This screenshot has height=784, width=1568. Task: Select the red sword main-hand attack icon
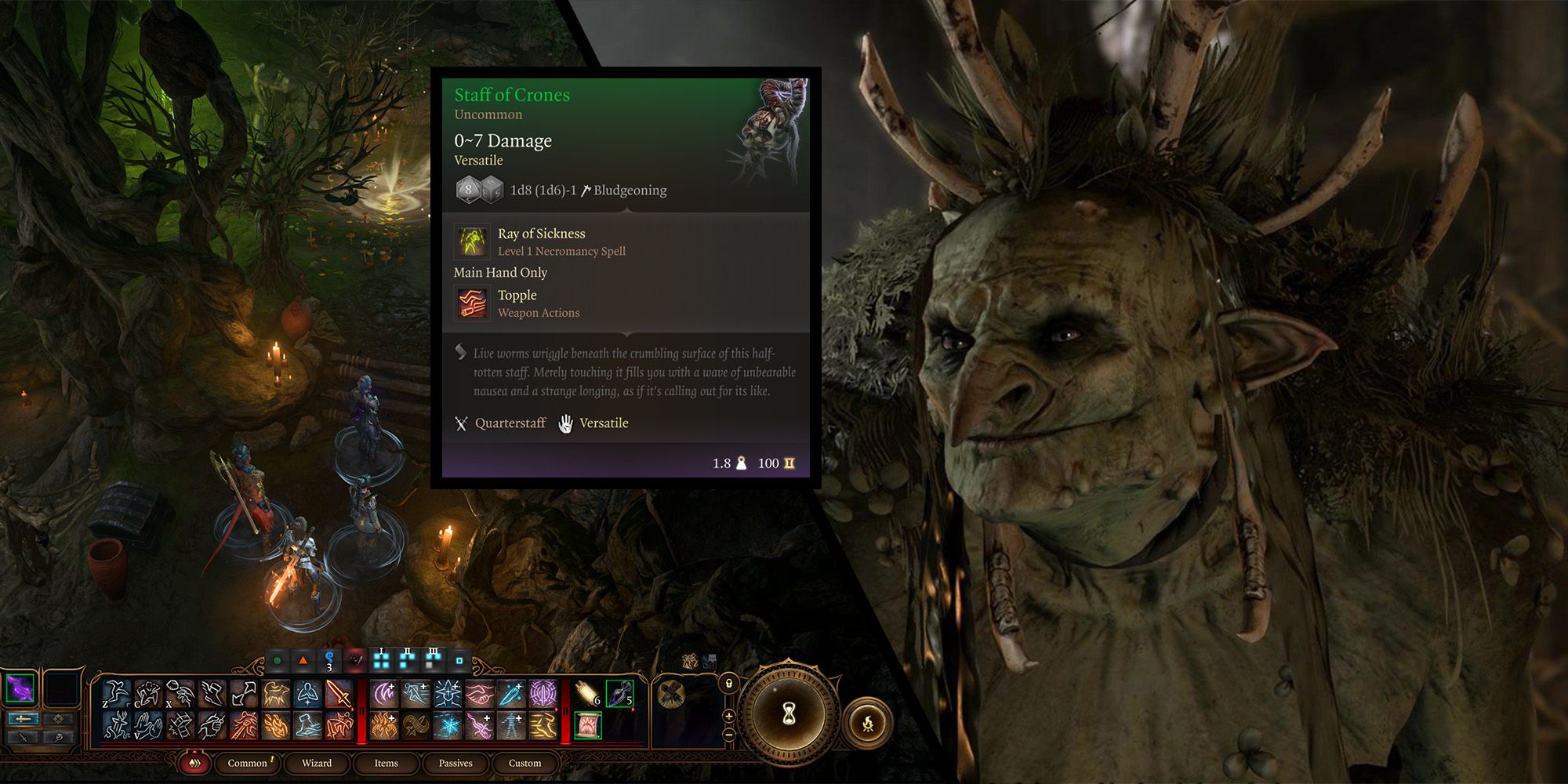click(339, 694)
